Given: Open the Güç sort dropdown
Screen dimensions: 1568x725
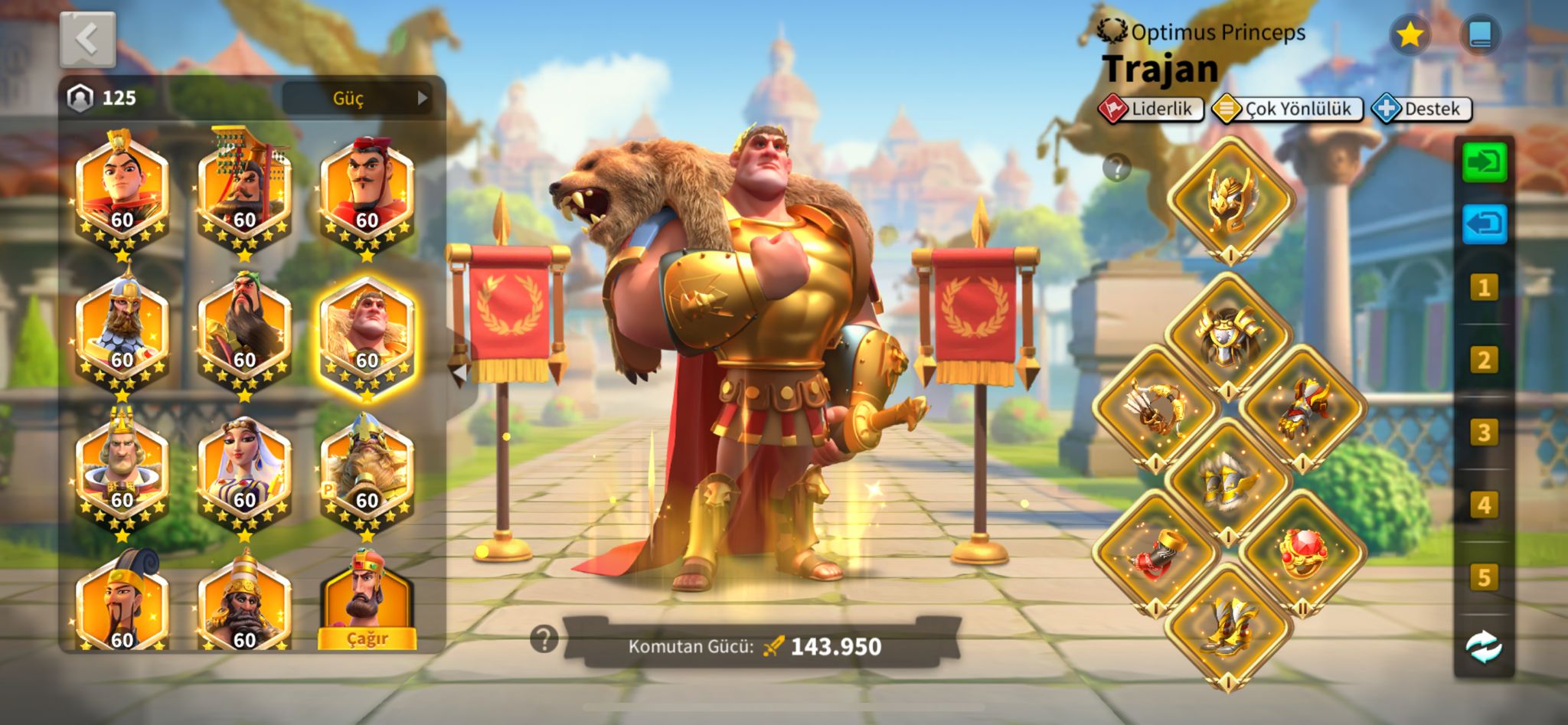Looking at the screenshot, I should (x=357, y=98).
